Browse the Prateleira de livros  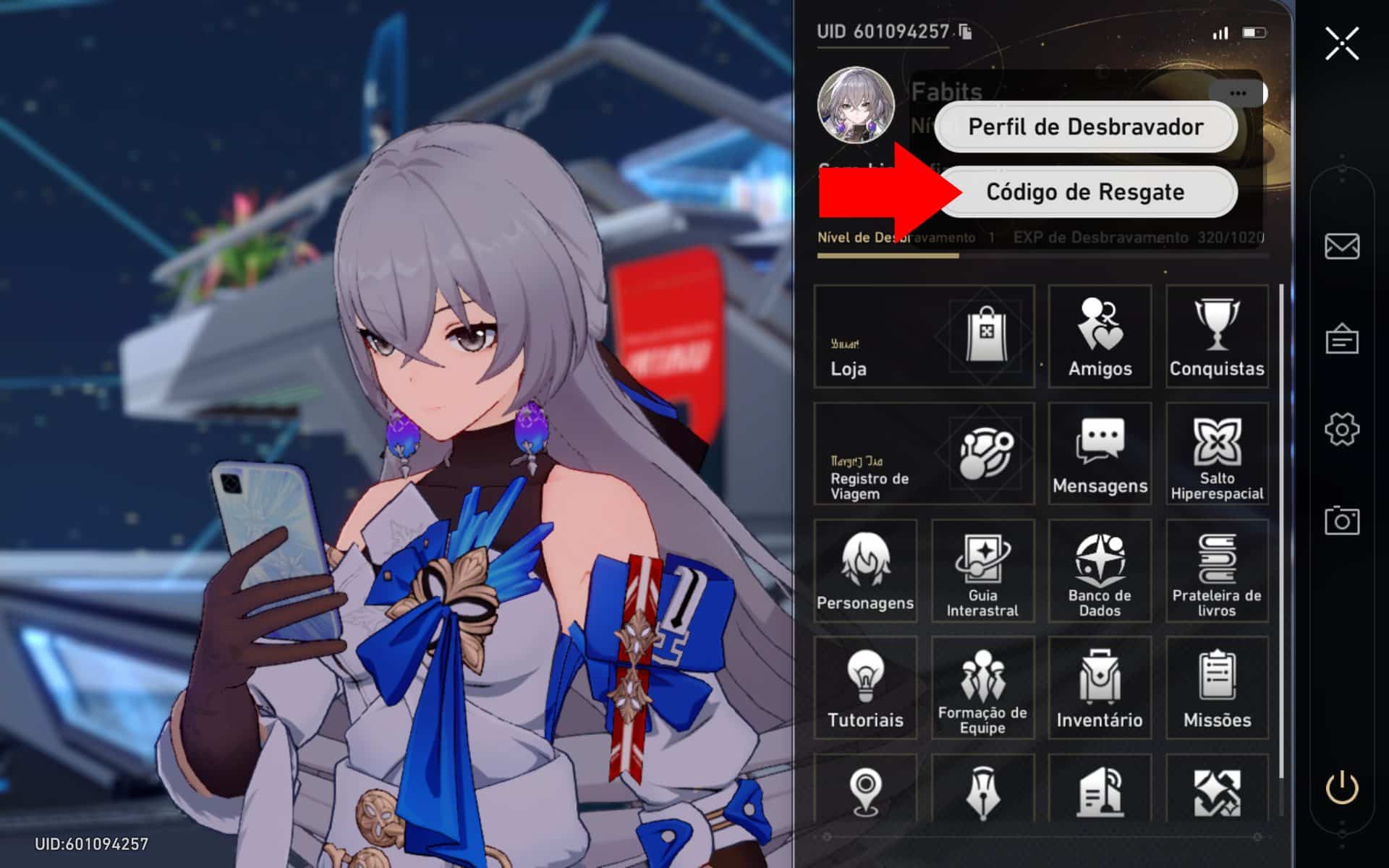1218,571
